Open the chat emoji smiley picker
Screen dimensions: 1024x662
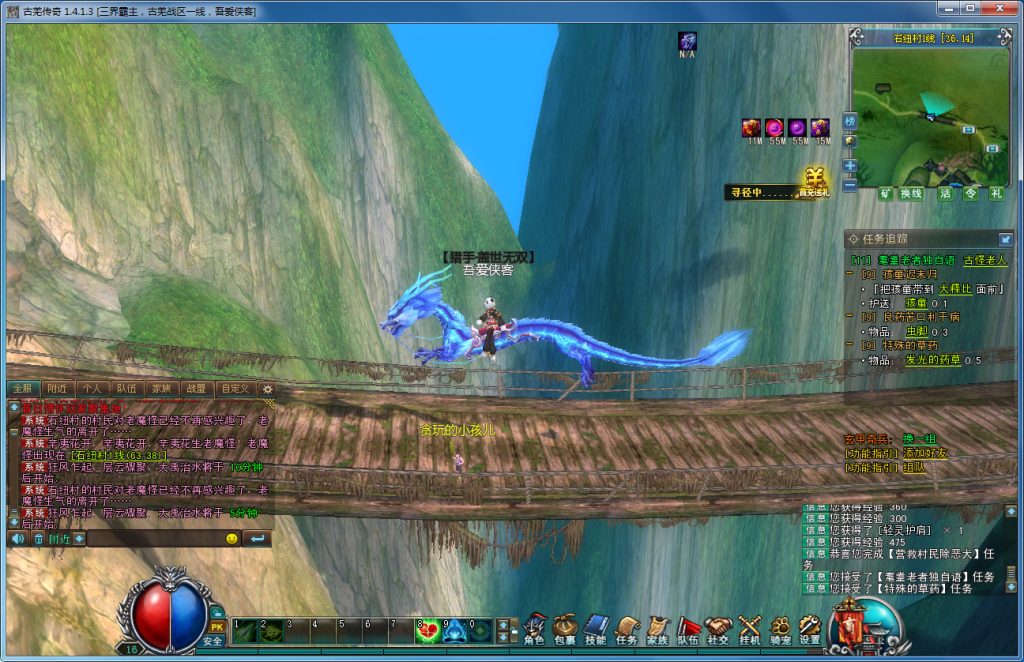(x=231, y=539)
